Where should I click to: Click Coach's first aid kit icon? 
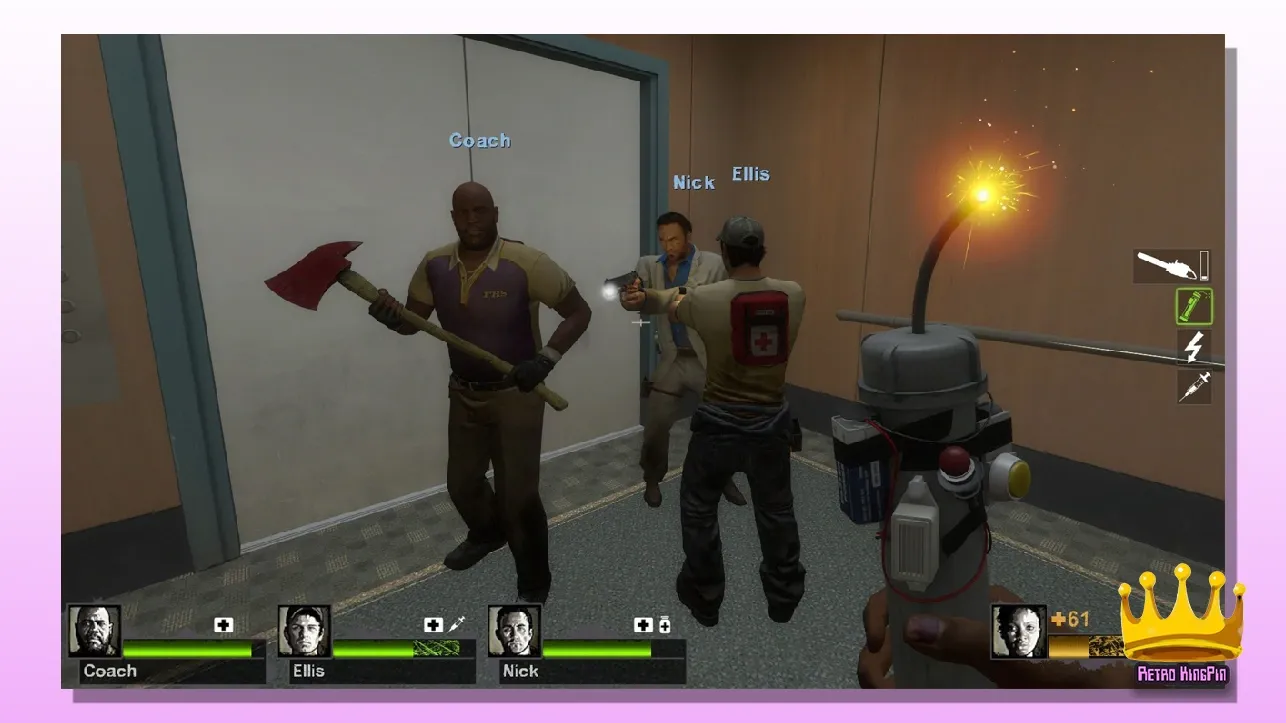point(223,625)
